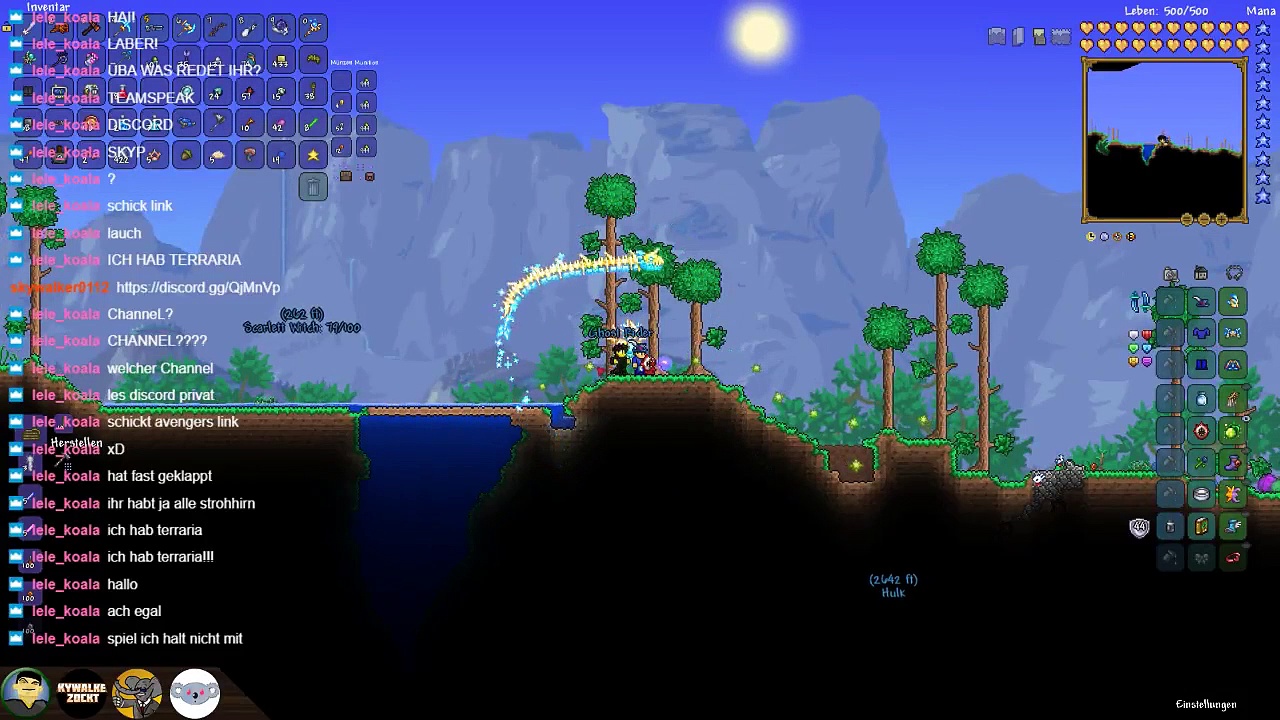Switch to the housing menu icon
Image resolution: width=1280 pixels, height=720 pixels.
click(x=1201, y=274)
